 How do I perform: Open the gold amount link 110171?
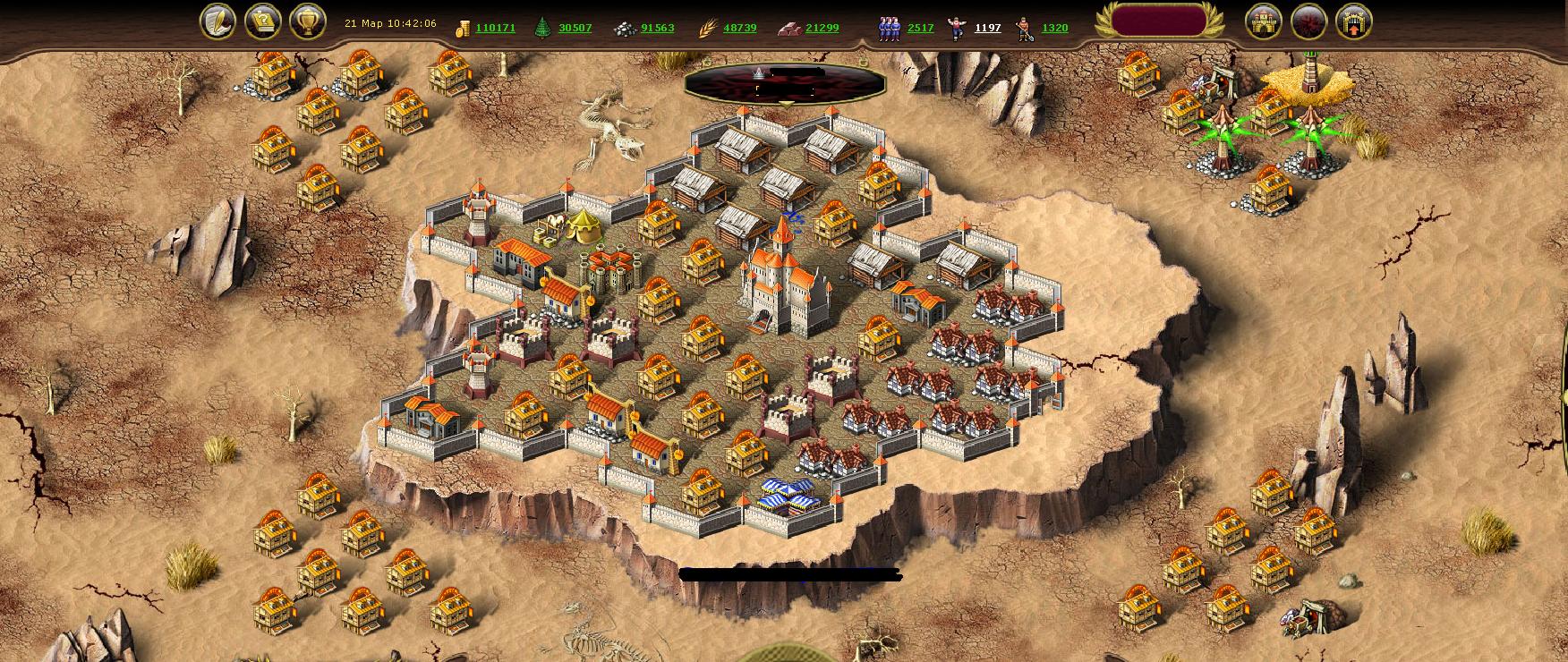tap(495, 28)
